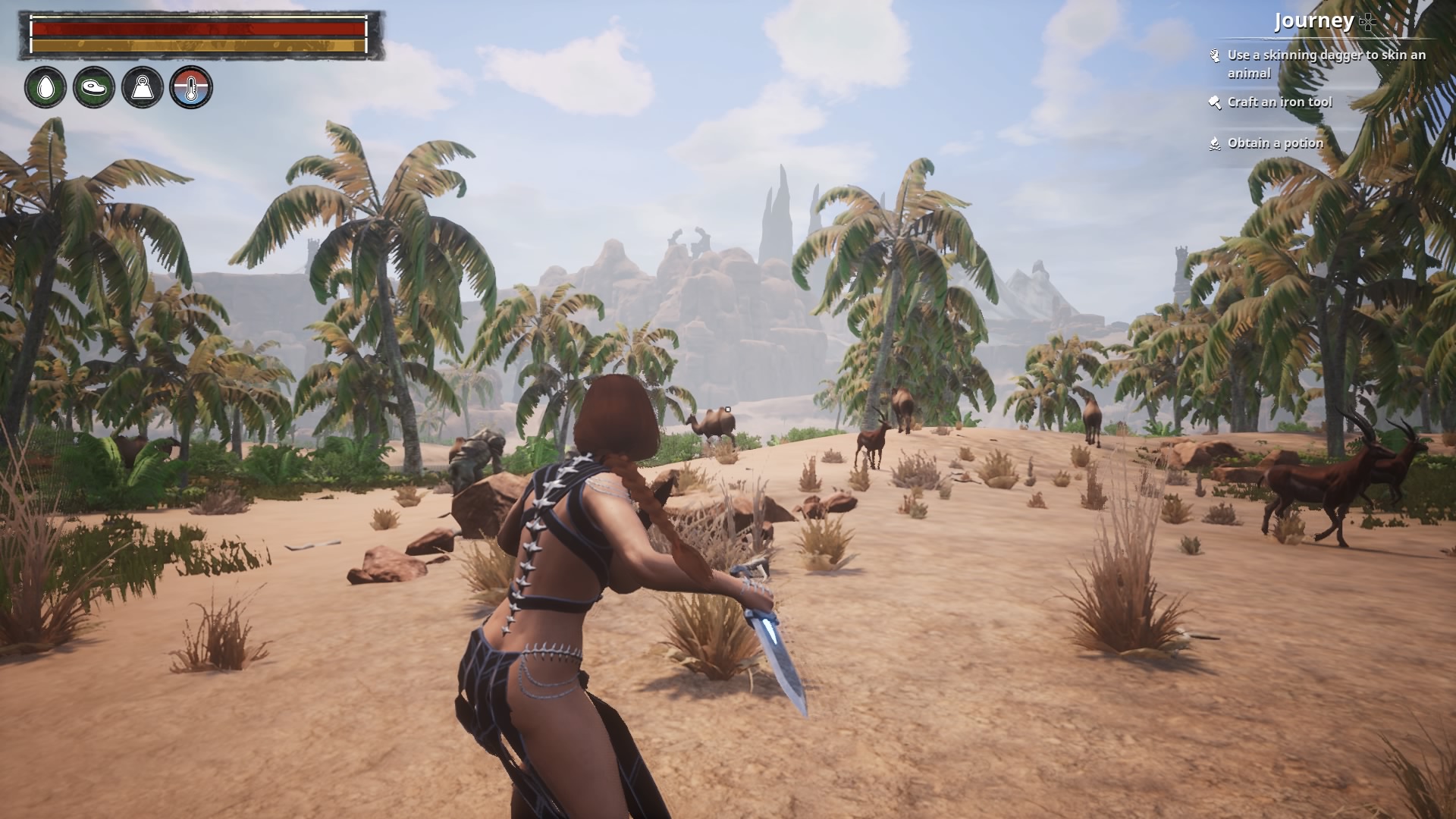Click the weight encumbrance icon
The image size is (1456, 819).
[x=143, y=87]
